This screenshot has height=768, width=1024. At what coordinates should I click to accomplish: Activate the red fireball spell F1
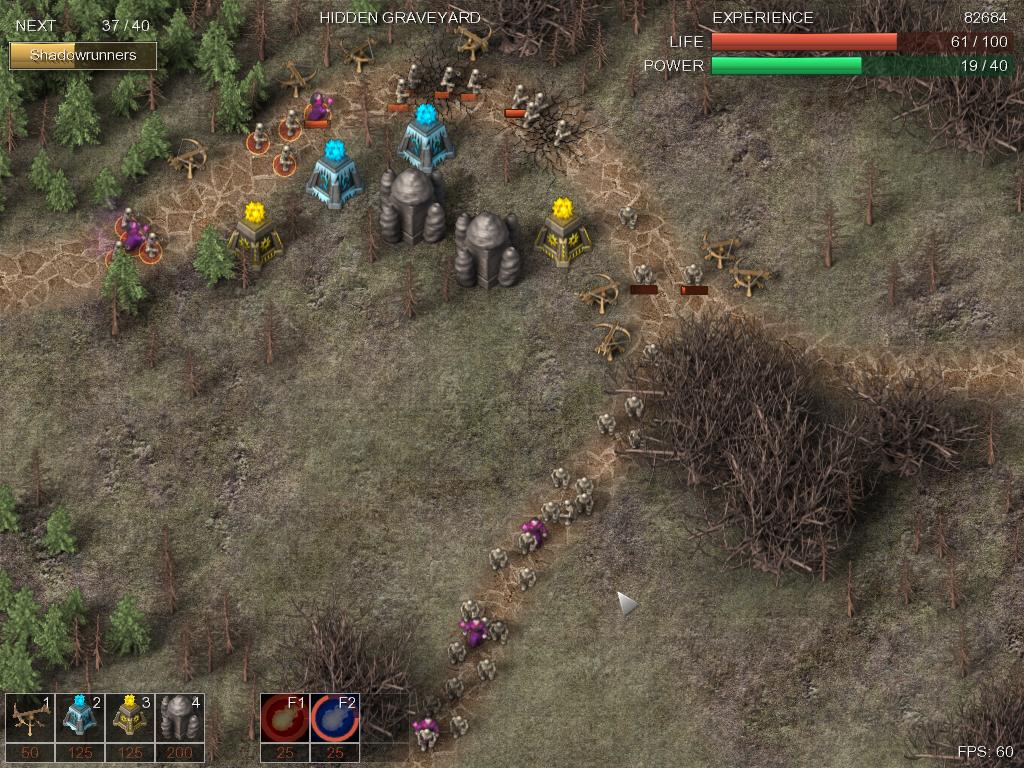pos(285,718)
